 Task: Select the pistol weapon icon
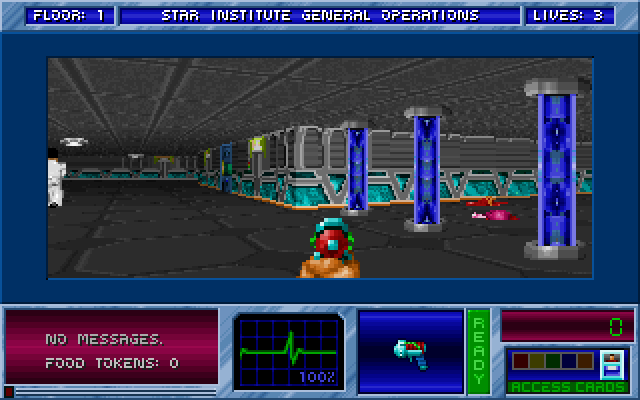pyautogui.click(x=410, y=353)
